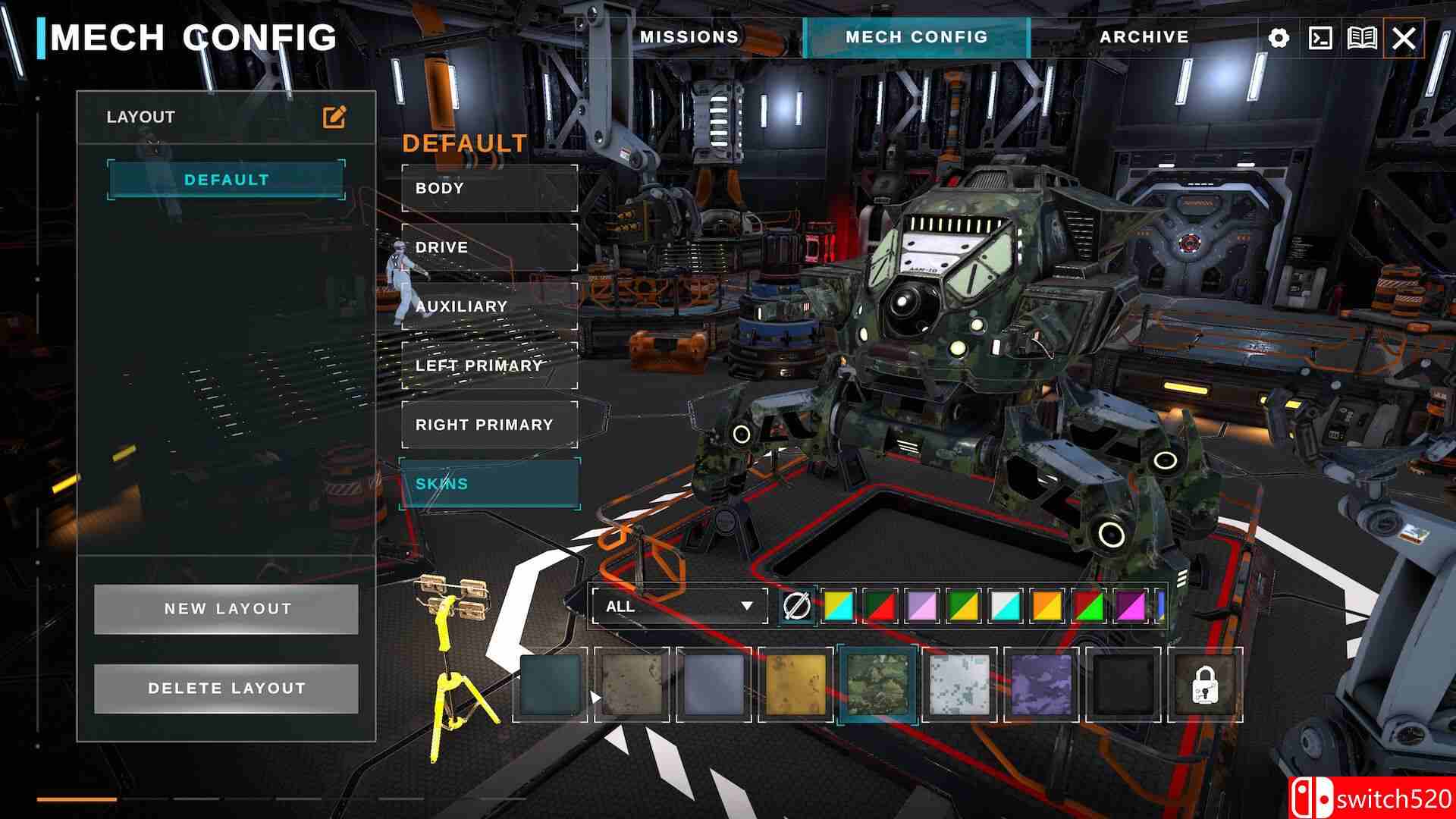The width and height of the screenshot is (1456, 819).
Task: Choose the no-color swatch option
Action: pos(796,607)
